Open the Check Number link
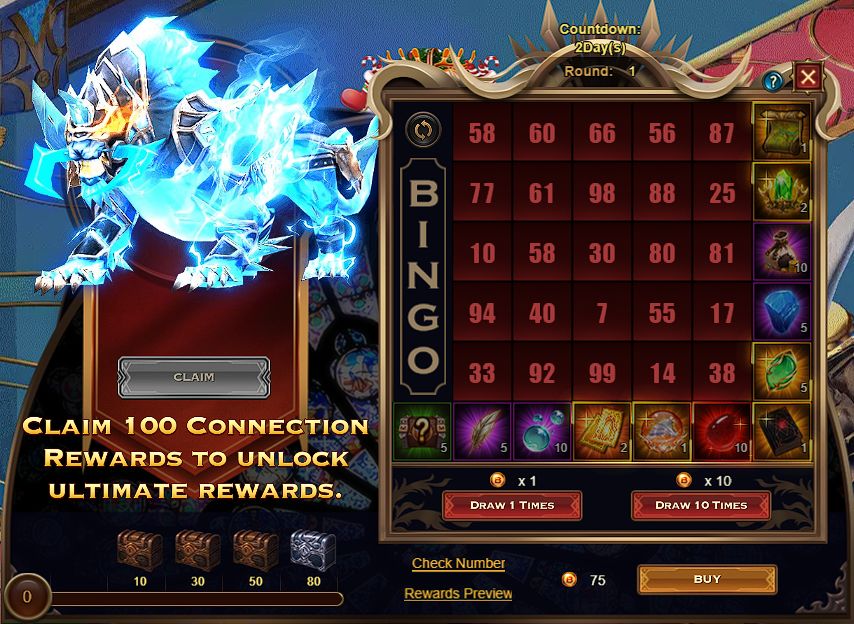 click(458, 563)
